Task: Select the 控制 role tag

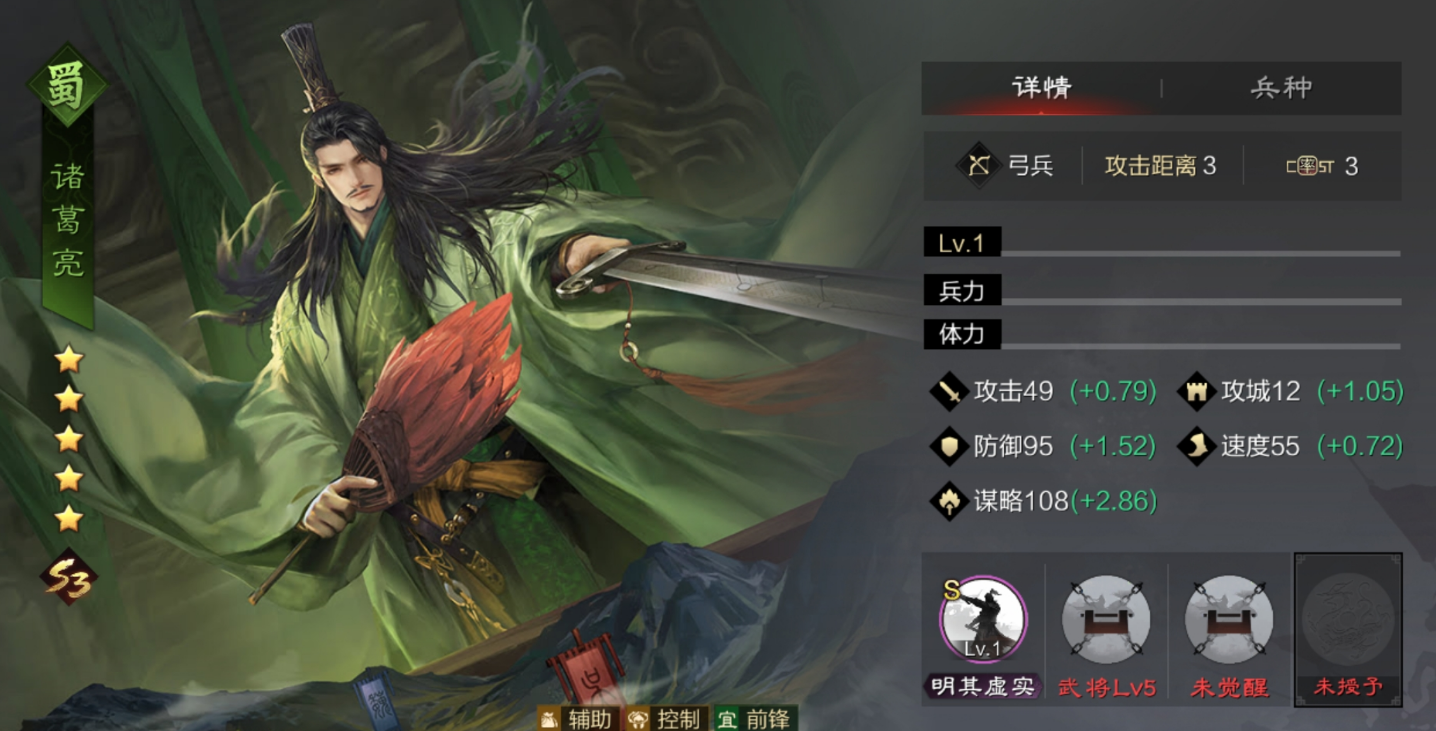Action: (667, 718)
